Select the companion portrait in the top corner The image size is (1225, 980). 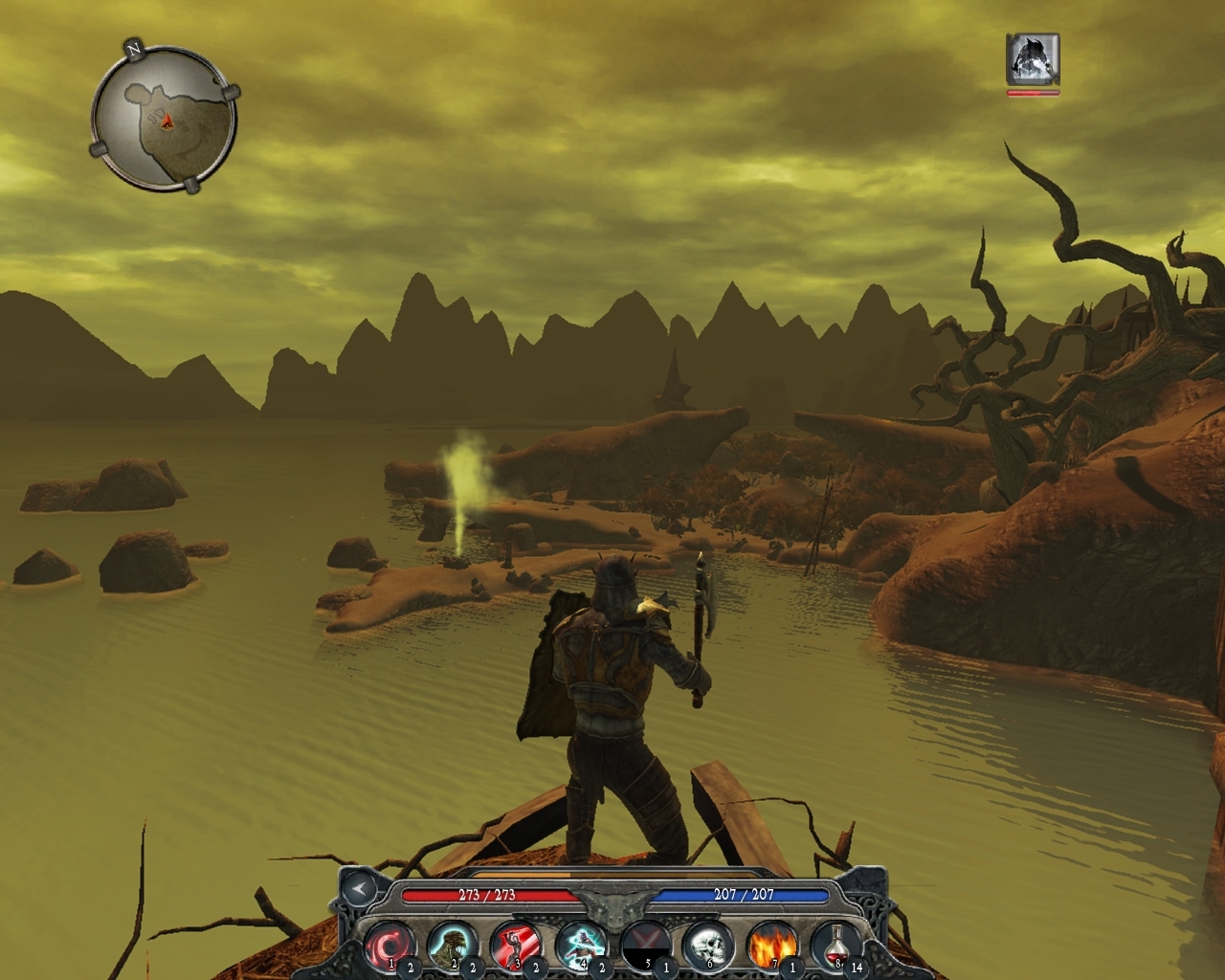1033,59
